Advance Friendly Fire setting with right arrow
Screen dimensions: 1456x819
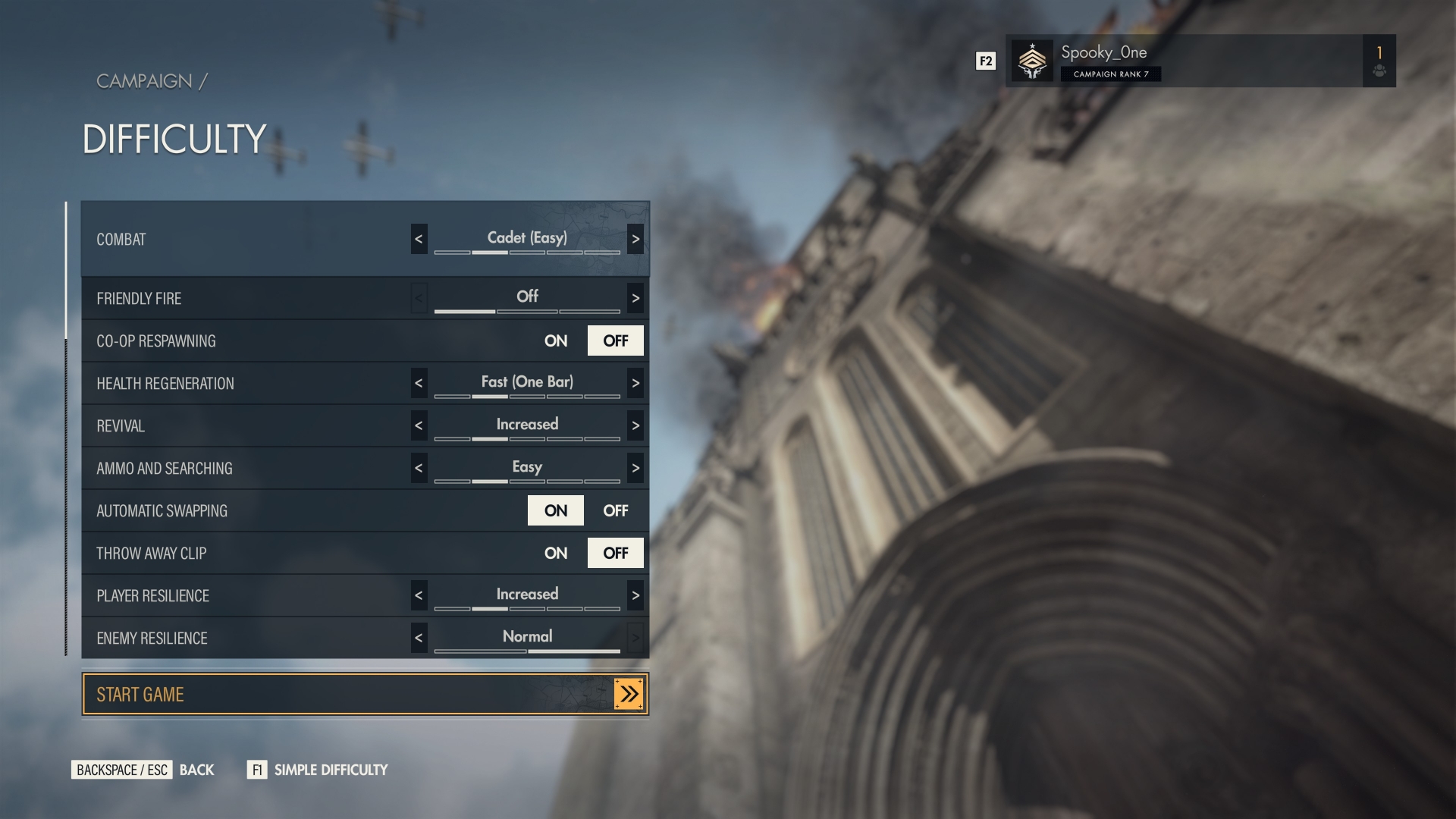coord(635,299)
